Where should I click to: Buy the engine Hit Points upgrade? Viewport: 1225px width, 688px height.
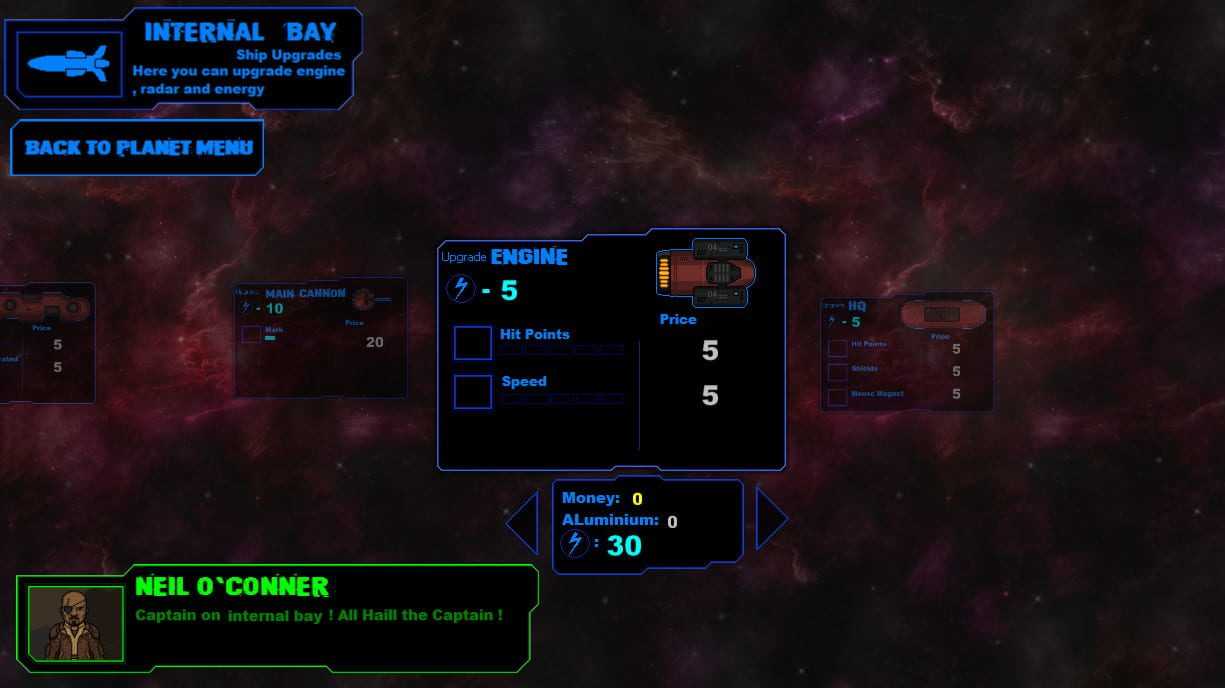coord(472,343)
